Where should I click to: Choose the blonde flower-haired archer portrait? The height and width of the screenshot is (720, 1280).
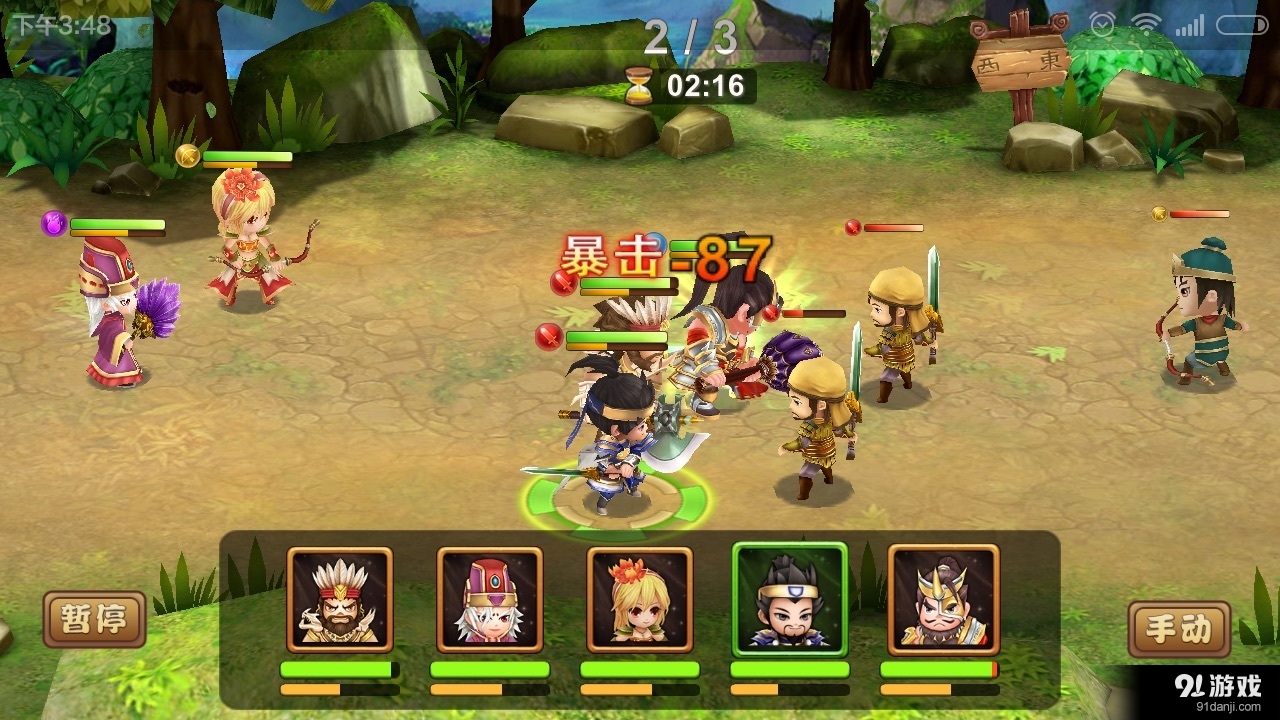point(639,600)
